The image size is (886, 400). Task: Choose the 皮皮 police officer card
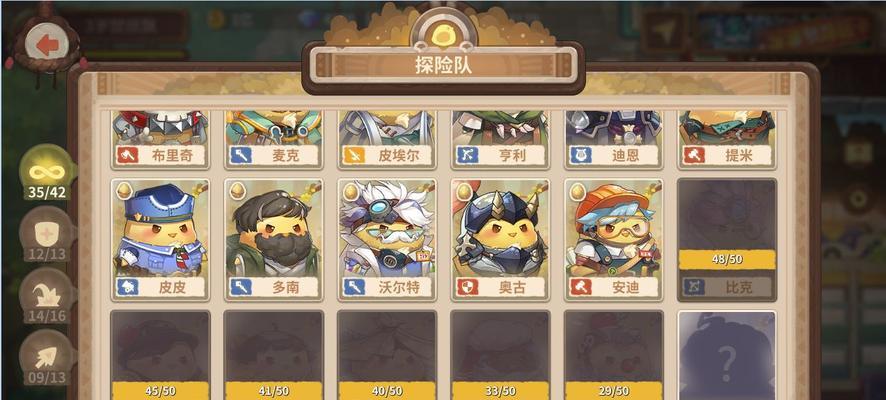160,238
